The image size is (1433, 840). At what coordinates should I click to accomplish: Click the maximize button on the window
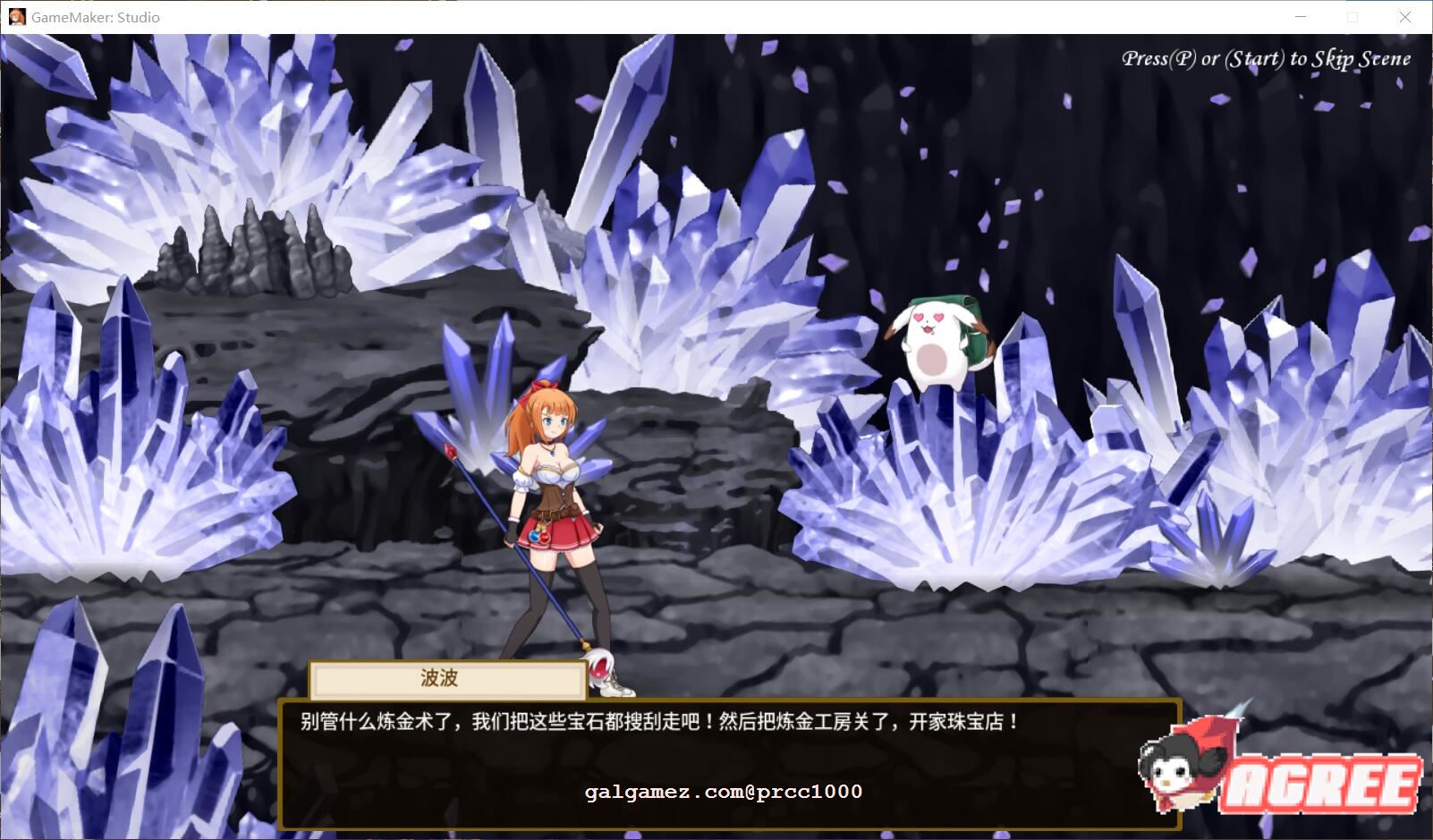coord(1352,16)
